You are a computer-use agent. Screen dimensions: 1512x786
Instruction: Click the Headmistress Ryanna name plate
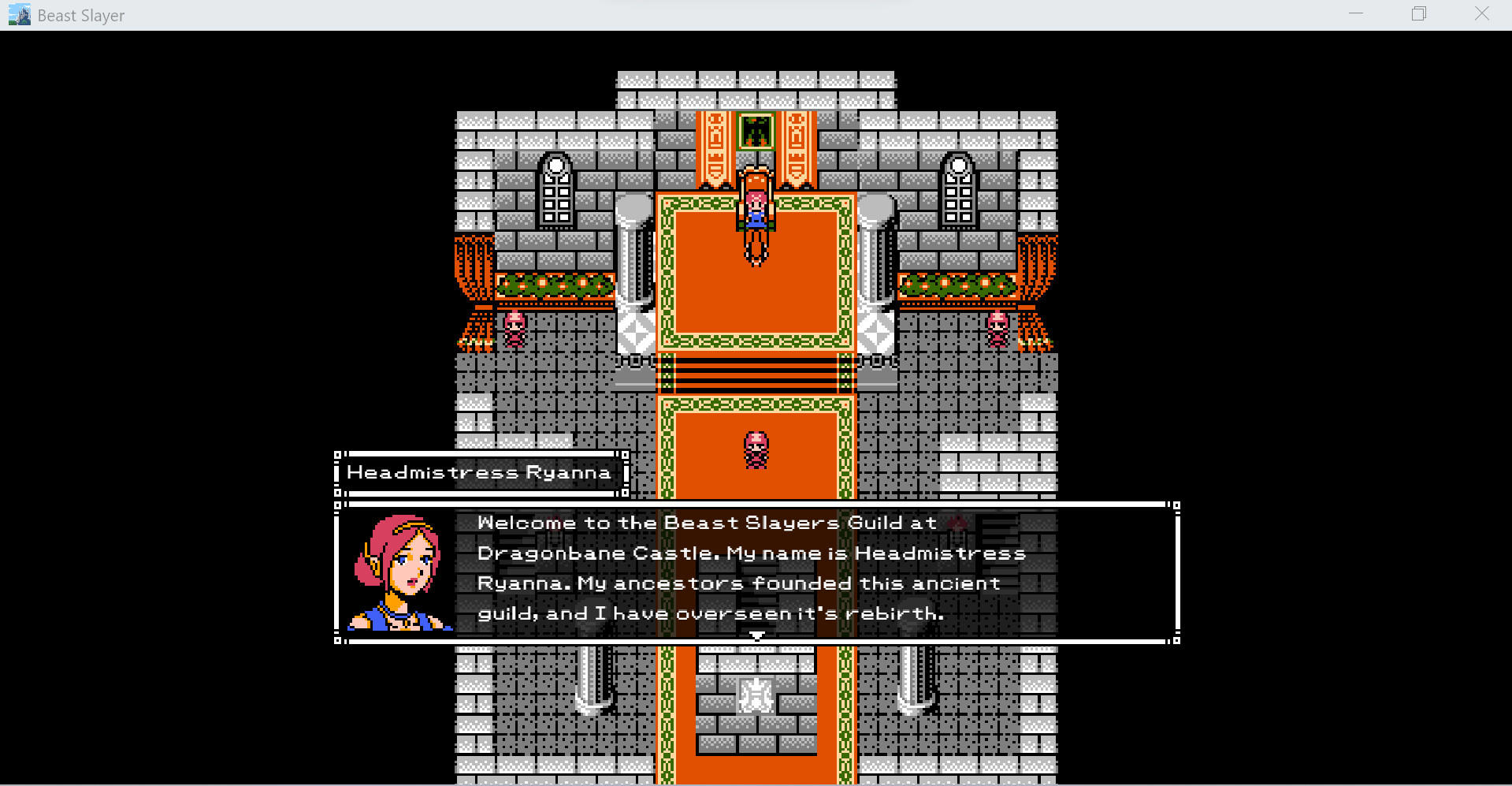click(x=479, y=471)
